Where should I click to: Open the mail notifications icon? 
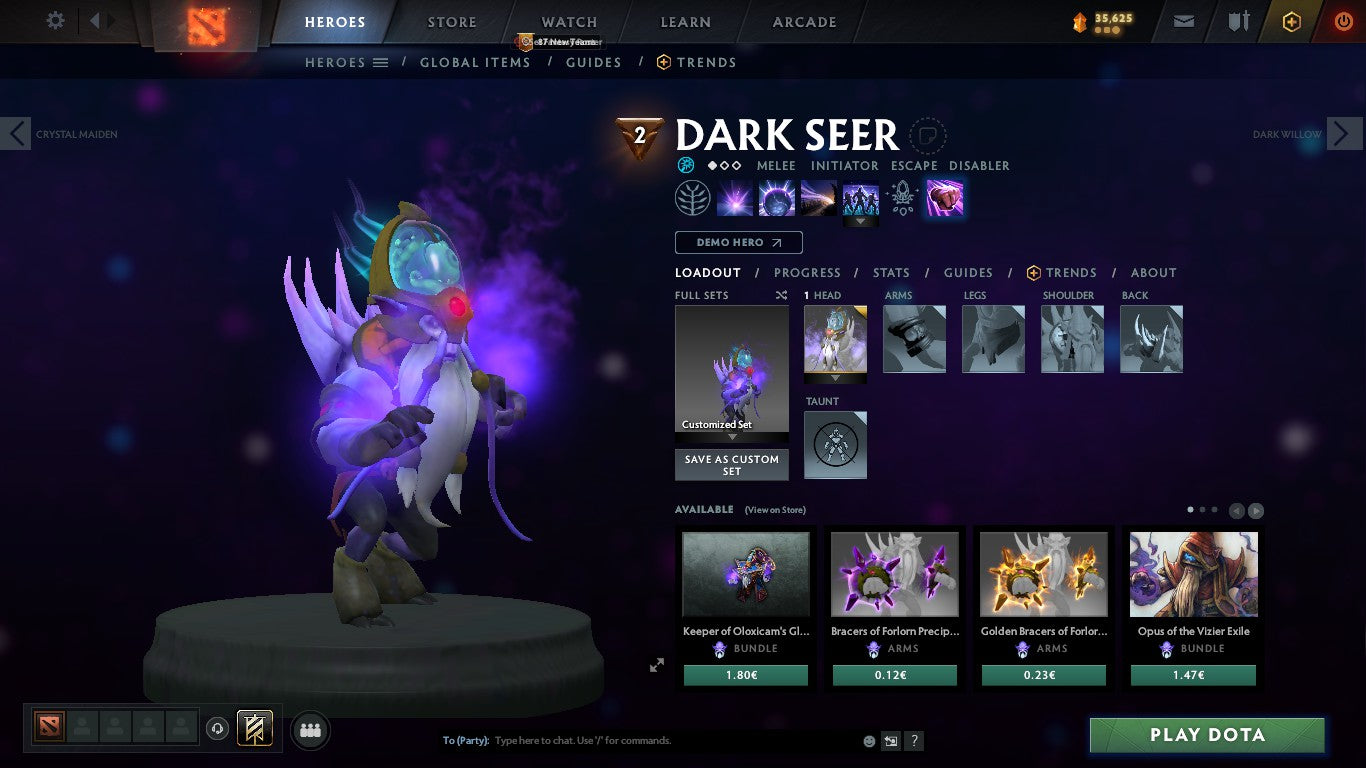(x=1183, y=20)
